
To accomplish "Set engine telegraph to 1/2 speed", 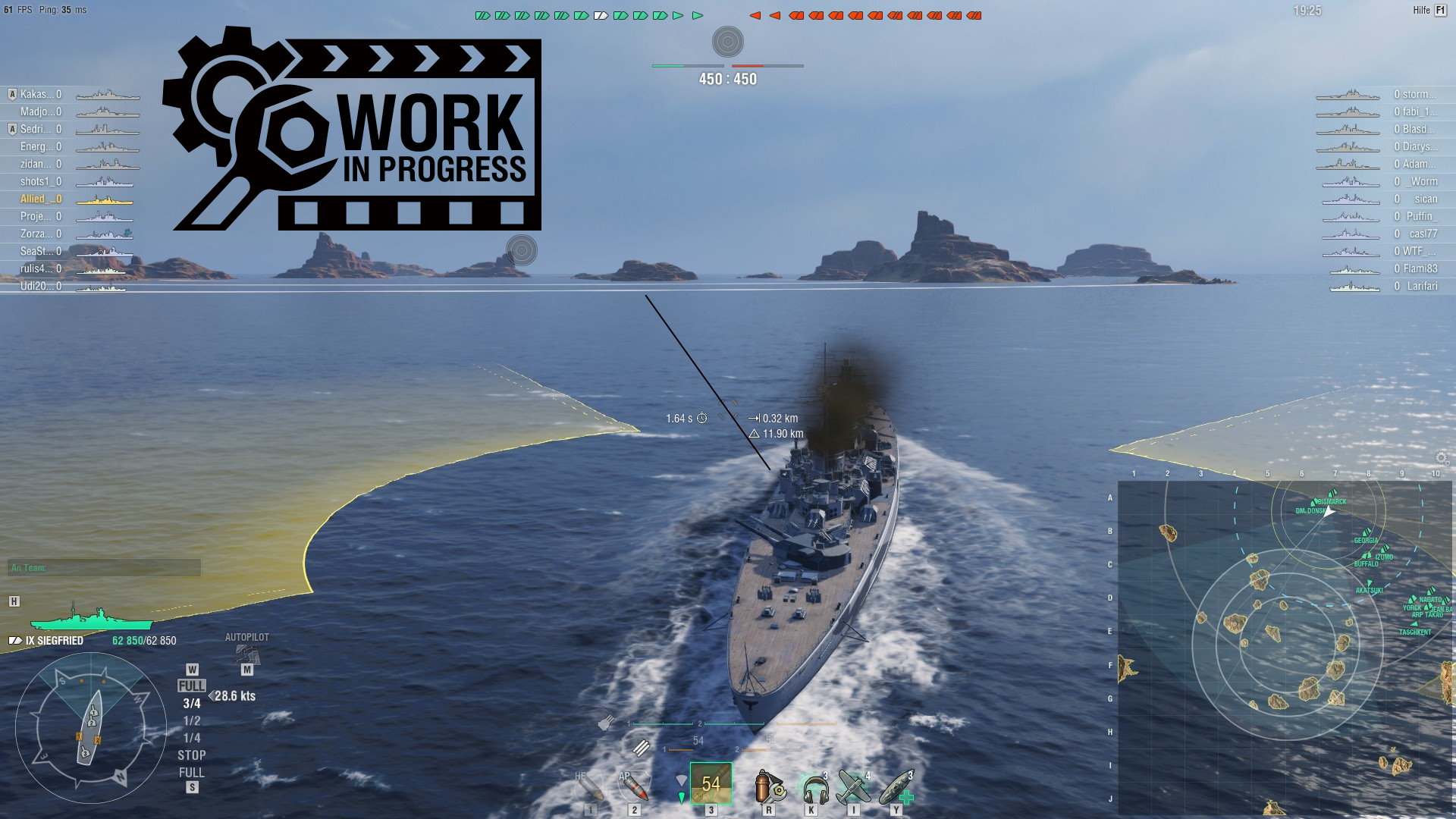I will tap(192, 720).
